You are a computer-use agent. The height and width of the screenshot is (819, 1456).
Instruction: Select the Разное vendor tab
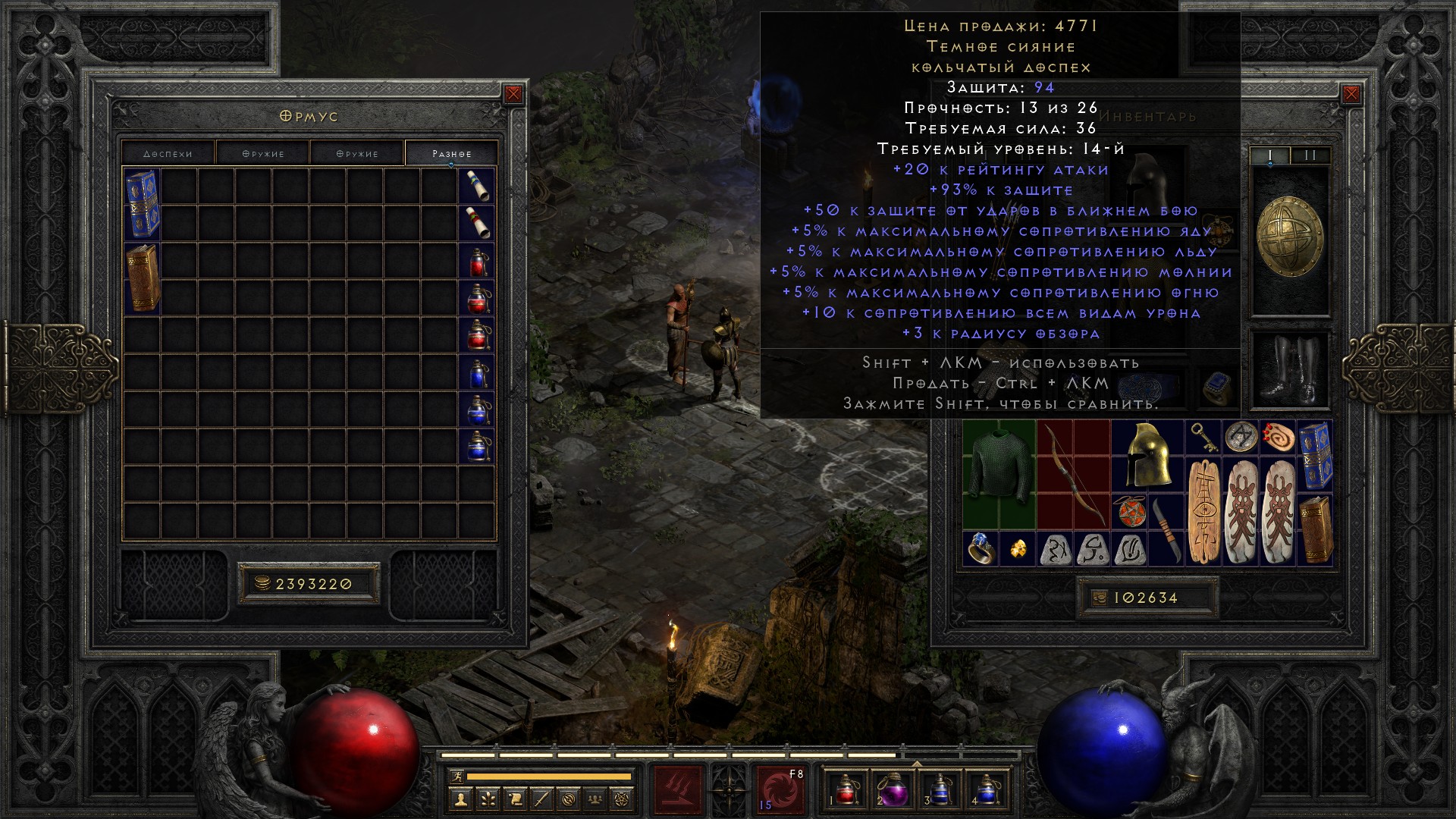point(452,153)
